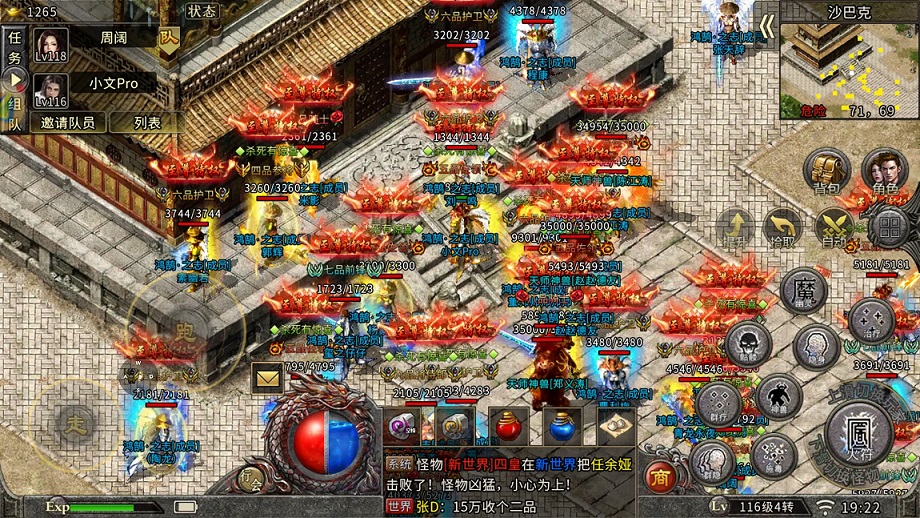This screenshot has height=518, width=920.
Task: Open the mail envelope icon
Action: click(x=267, y=378)
